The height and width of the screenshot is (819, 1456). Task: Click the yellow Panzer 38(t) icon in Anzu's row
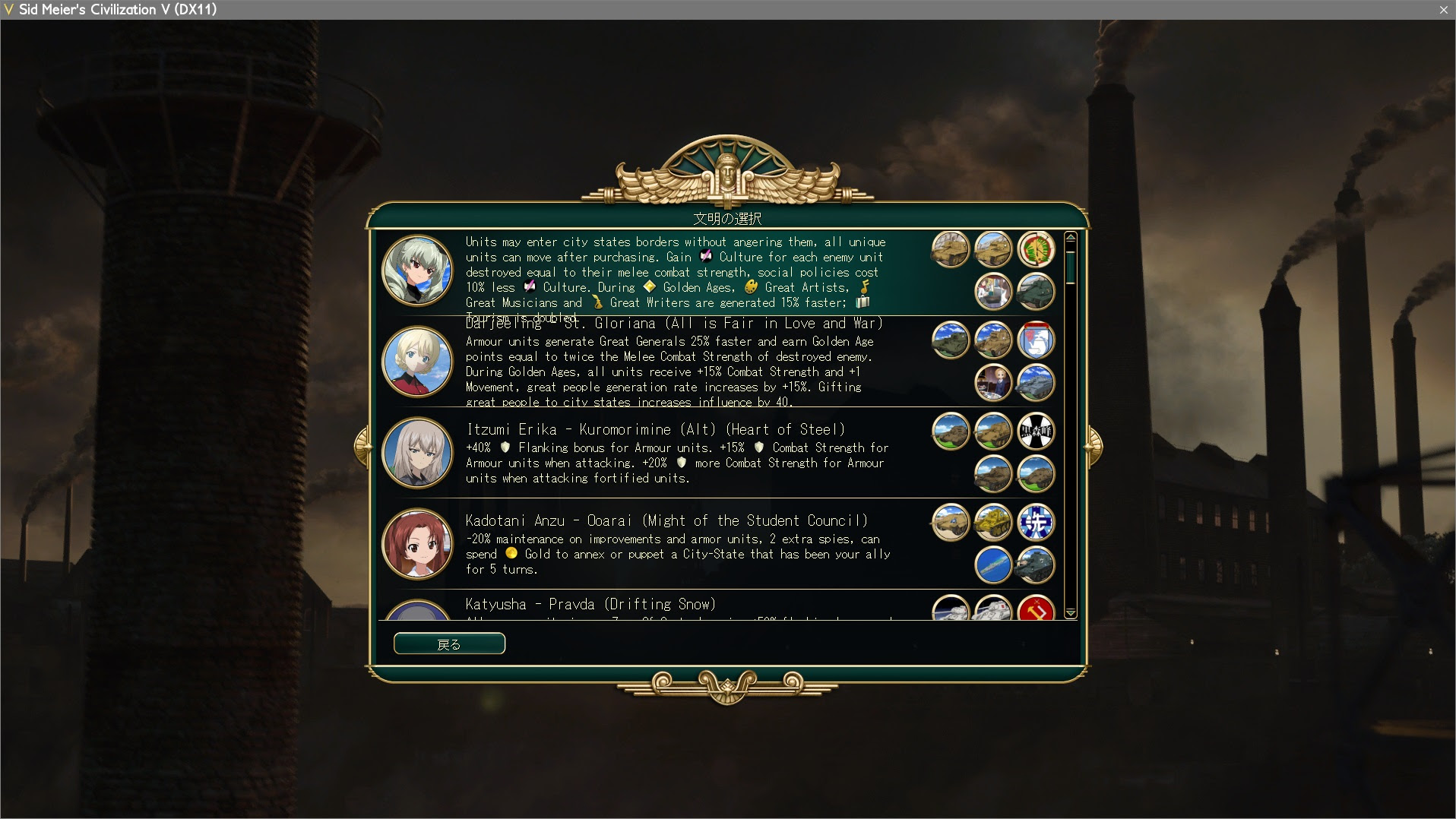click(x=993, y=523)
